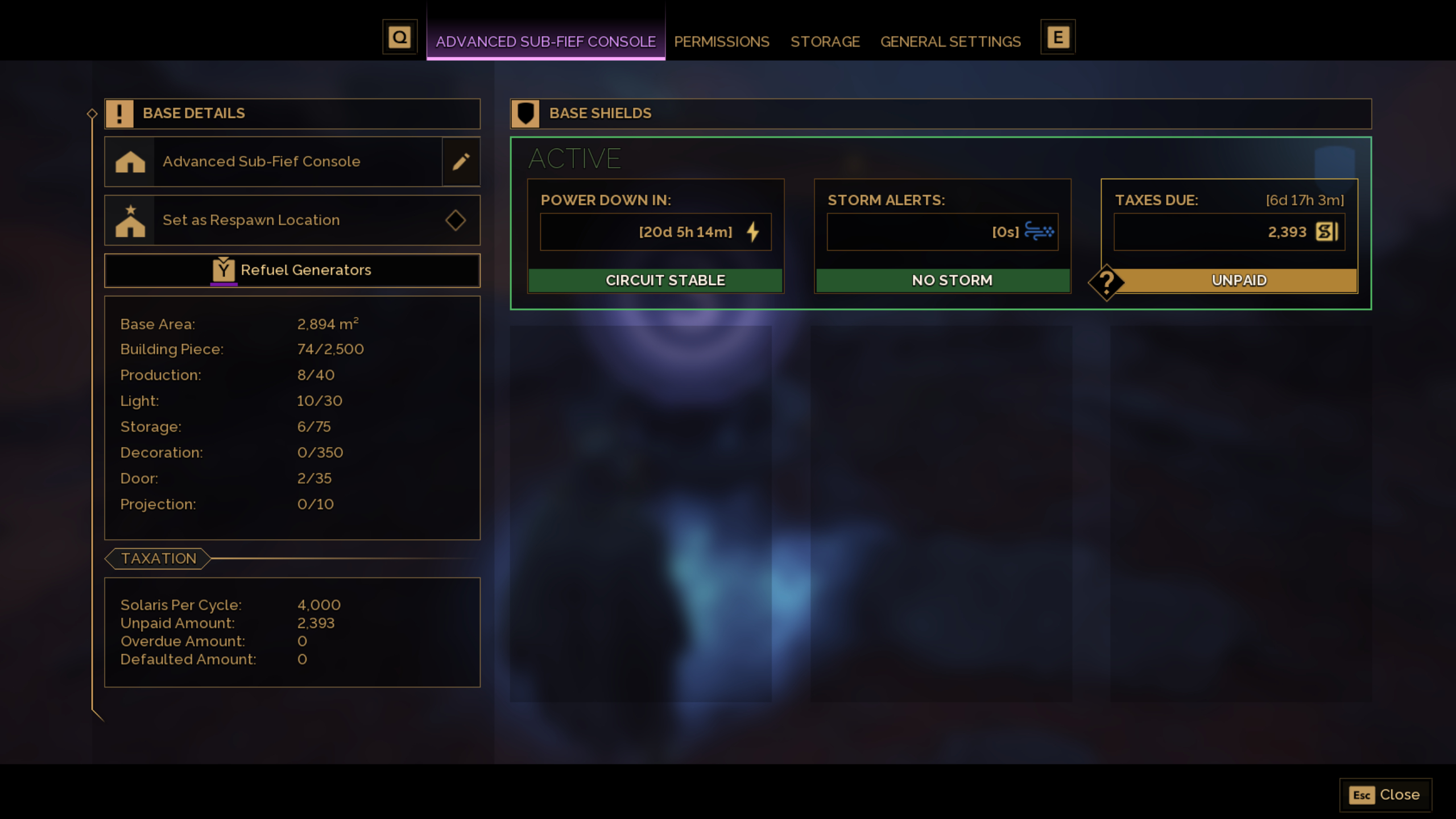Click the Refuel Generators button
The image size is (1456, 819).
292,270
